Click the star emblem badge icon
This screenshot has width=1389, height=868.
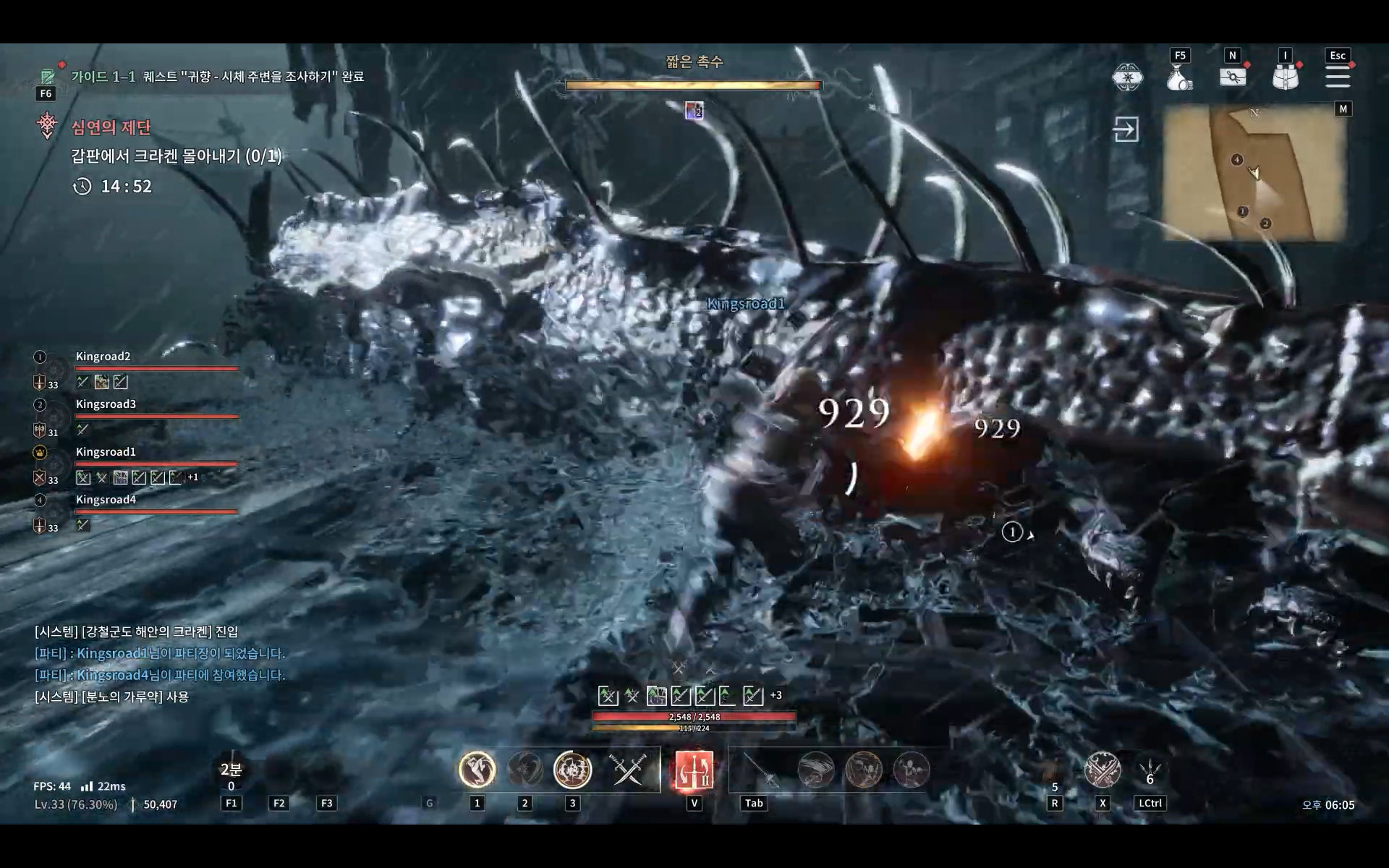[1127, 77]
